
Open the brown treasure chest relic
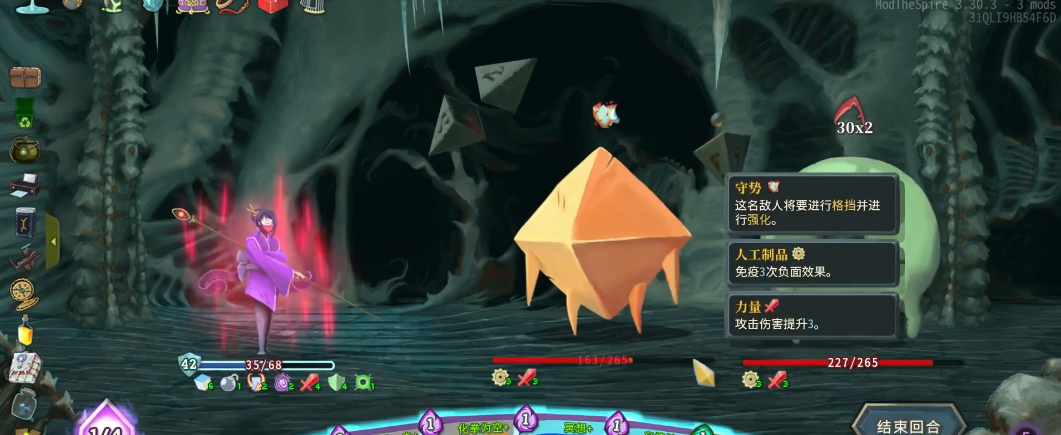click(x=24, y=78)
